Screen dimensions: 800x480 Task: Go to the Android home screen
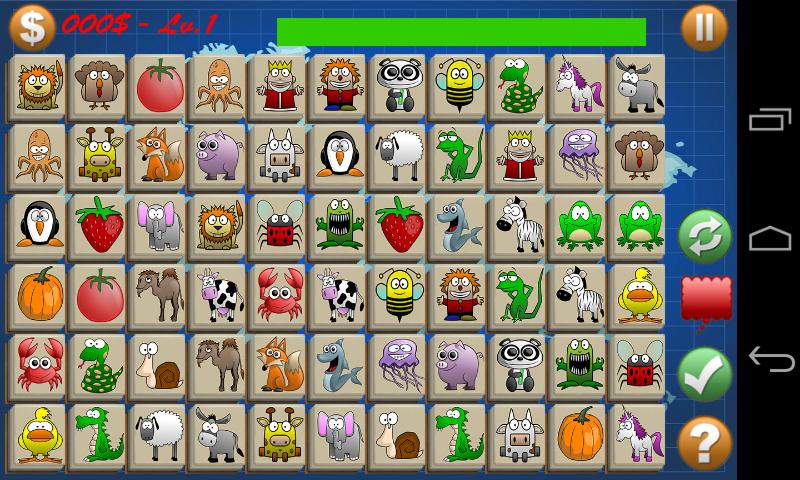(769, 239)
